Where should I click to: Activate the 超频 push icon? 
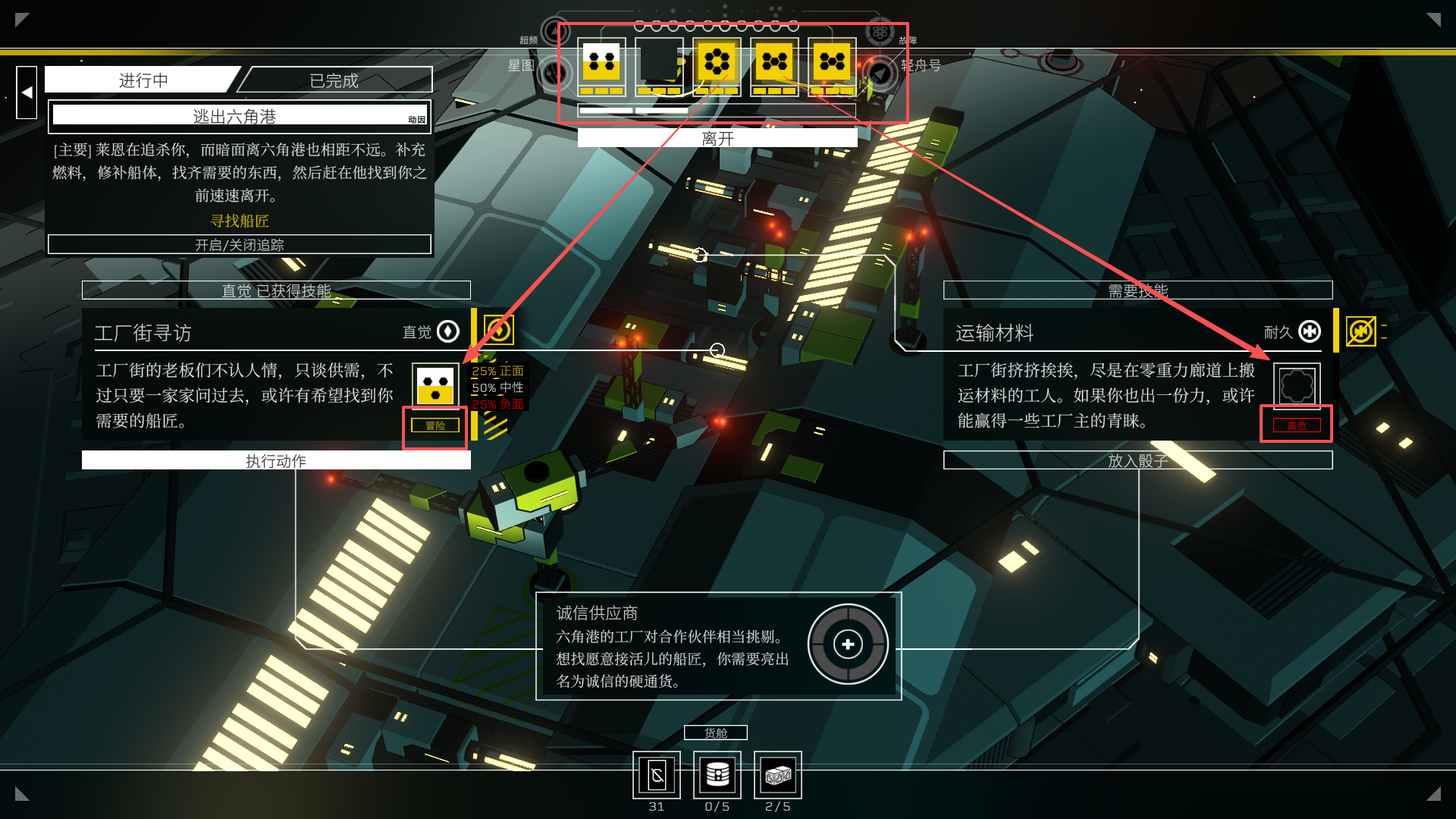coord(554,32)
